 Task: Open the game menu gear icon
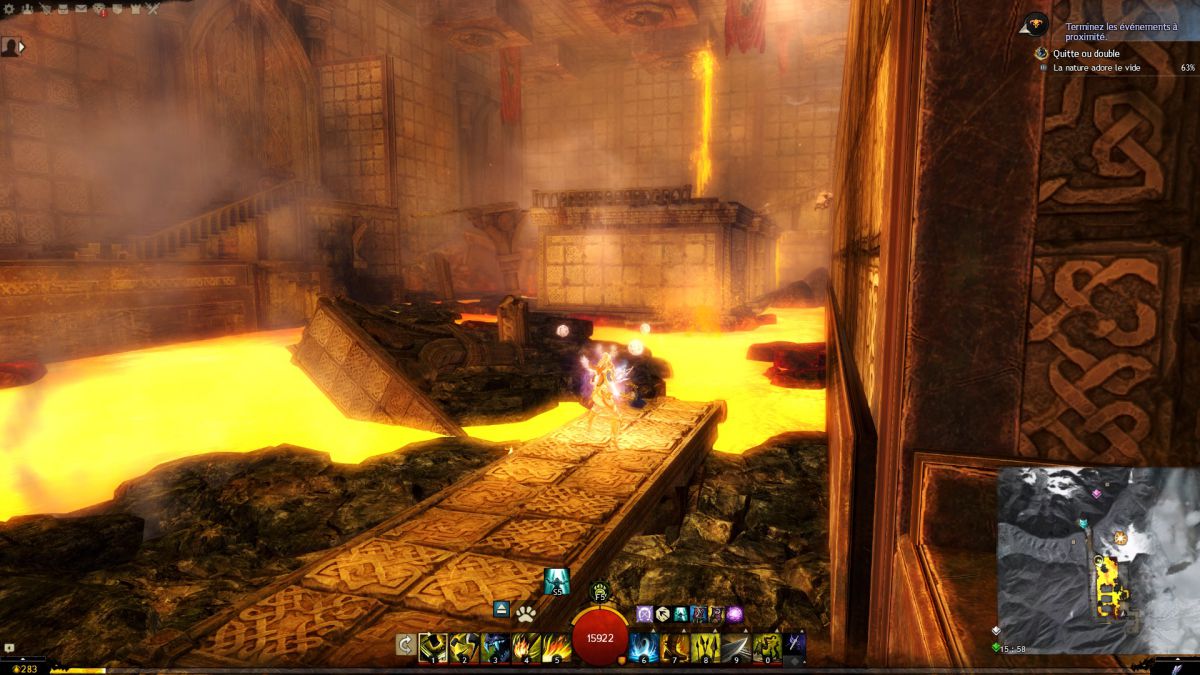[10, 10]
